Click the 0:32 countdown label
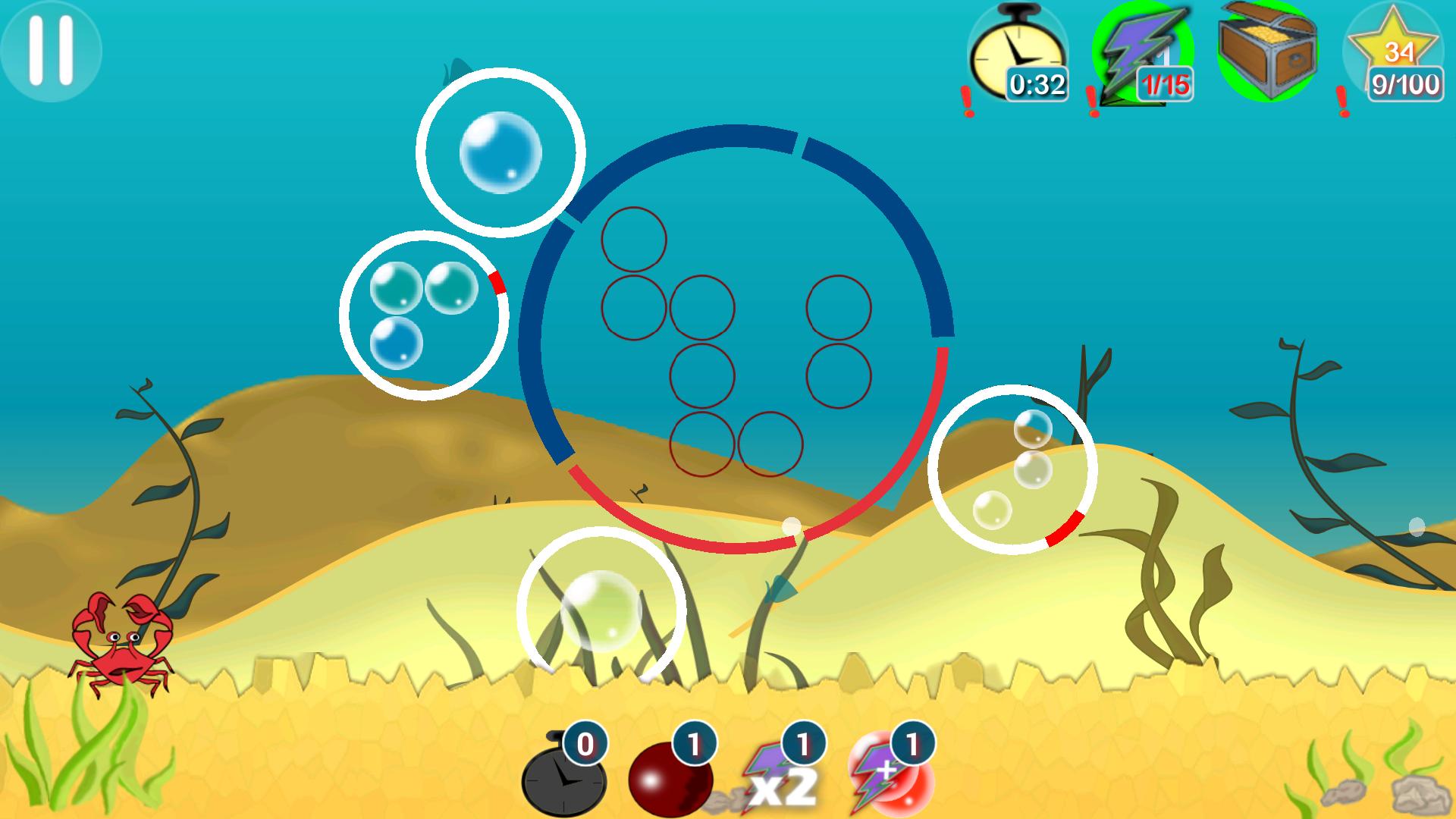The height and width of the screenshot is (819, 1456). [1037, 86]
